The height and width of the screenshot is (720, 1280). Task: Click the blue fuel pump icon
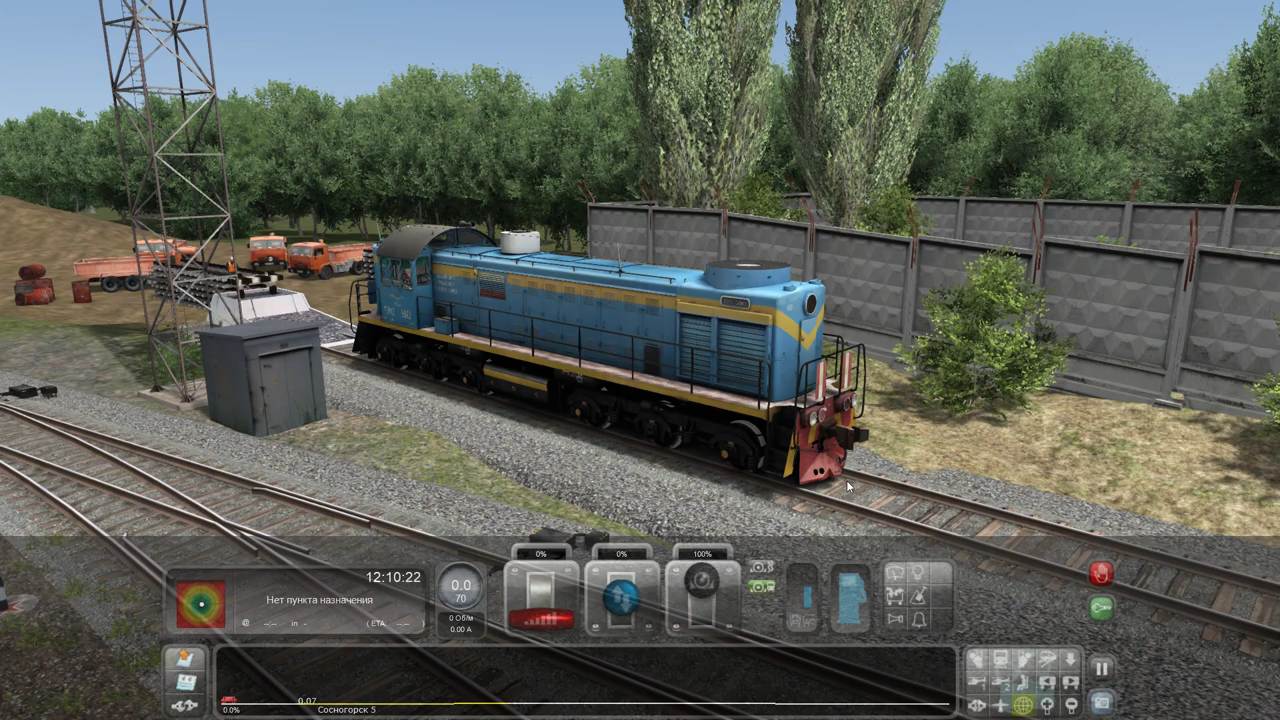click(x=850, y=598)
